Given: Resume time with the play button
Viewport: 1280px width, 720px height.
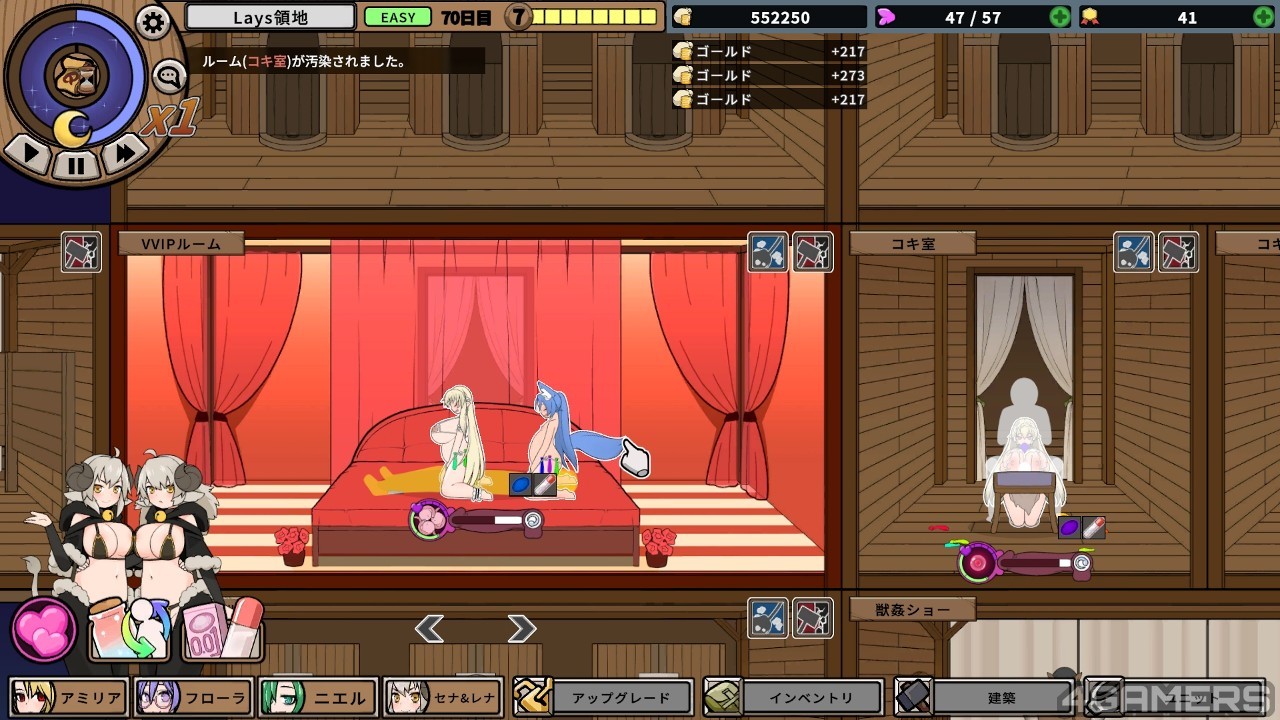Looking at the screenshot, I should (x=29, y=153).
